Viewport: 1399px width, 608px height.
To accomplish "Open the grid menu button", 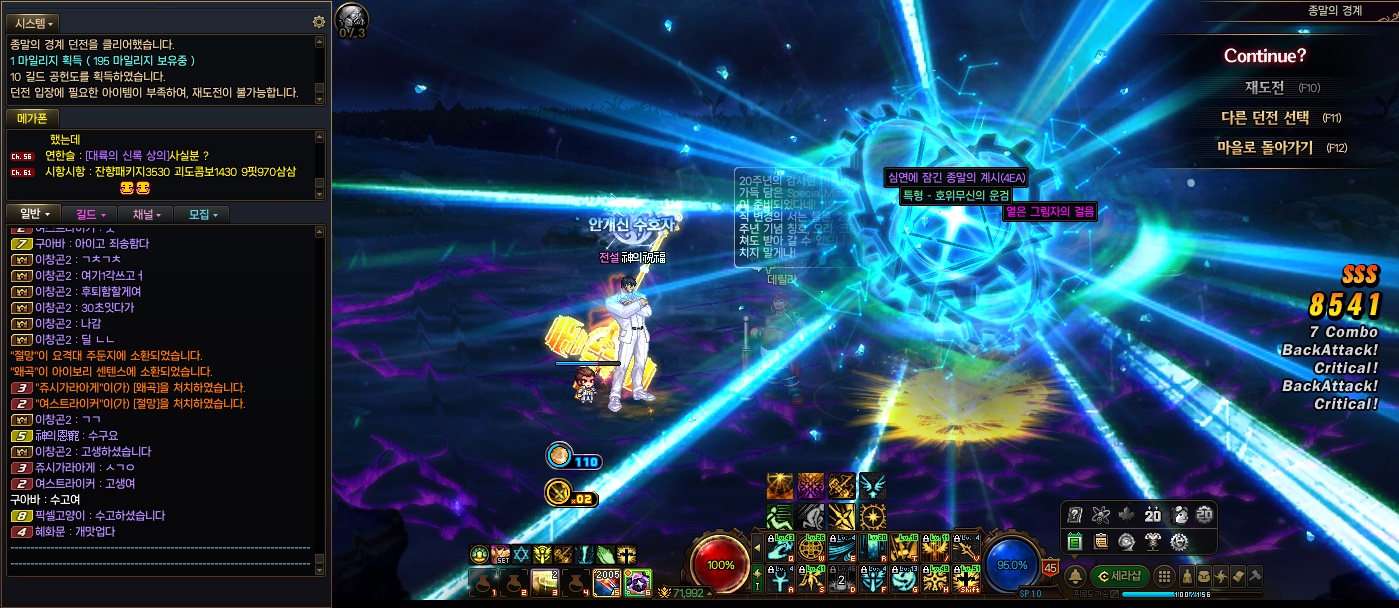I will 1163,575.
